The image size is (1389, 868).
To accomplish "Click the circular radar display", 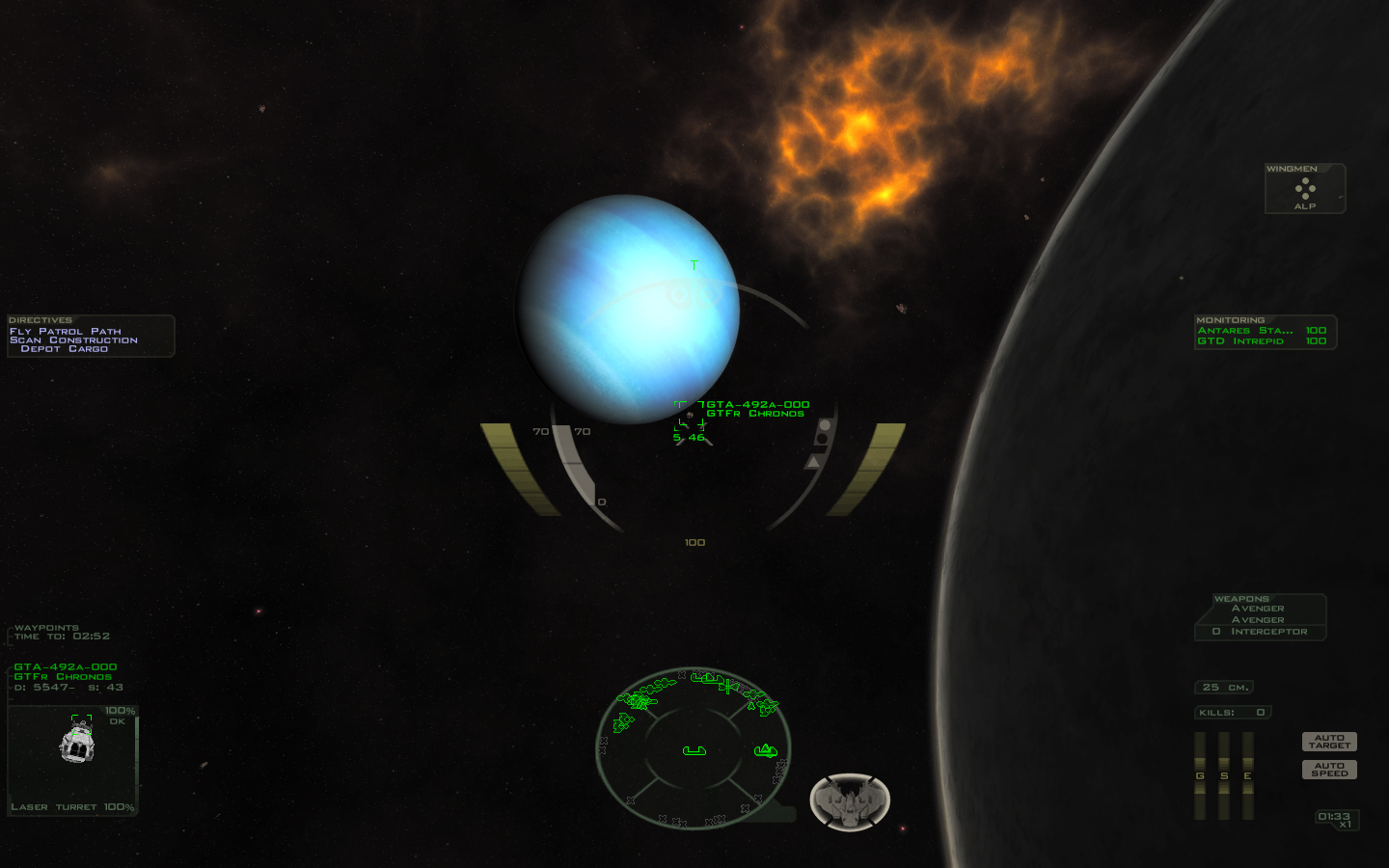I will (x=694, y=748).
